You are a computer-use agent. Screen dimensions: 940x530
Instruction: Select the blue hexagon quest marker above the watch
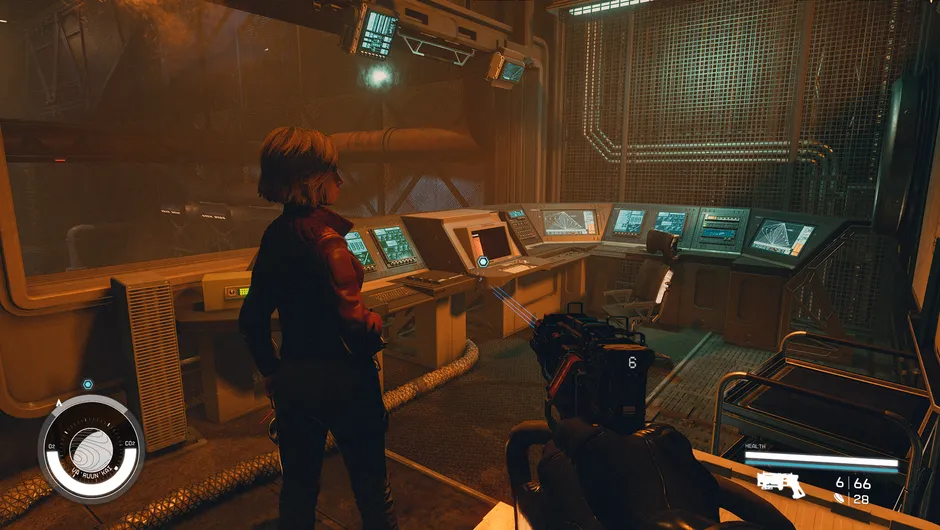(x=88, y=384)
